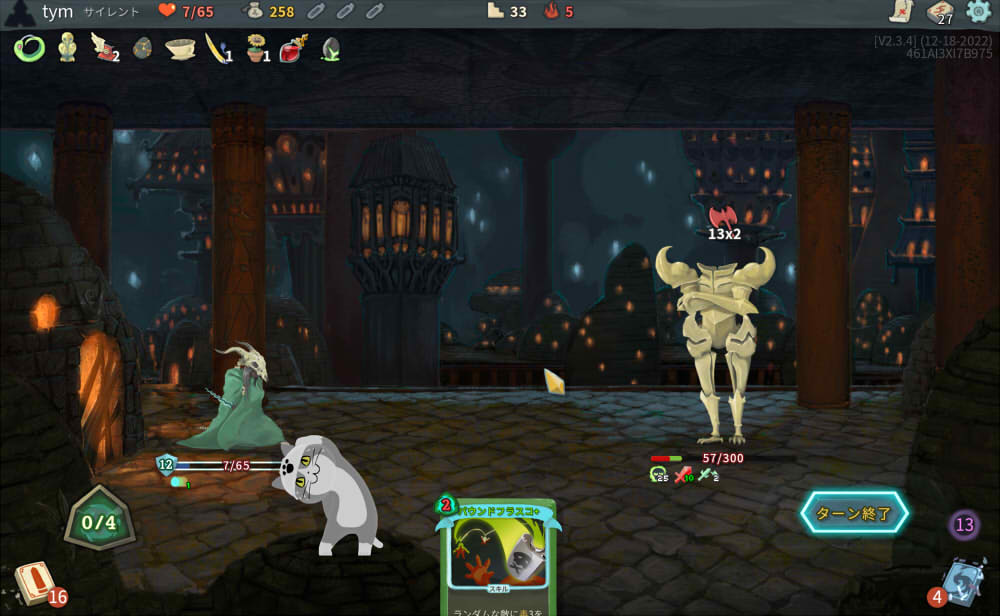The image size is (1000, 616).
Task: Select the first empty potion slot
Action: [315, 12]
